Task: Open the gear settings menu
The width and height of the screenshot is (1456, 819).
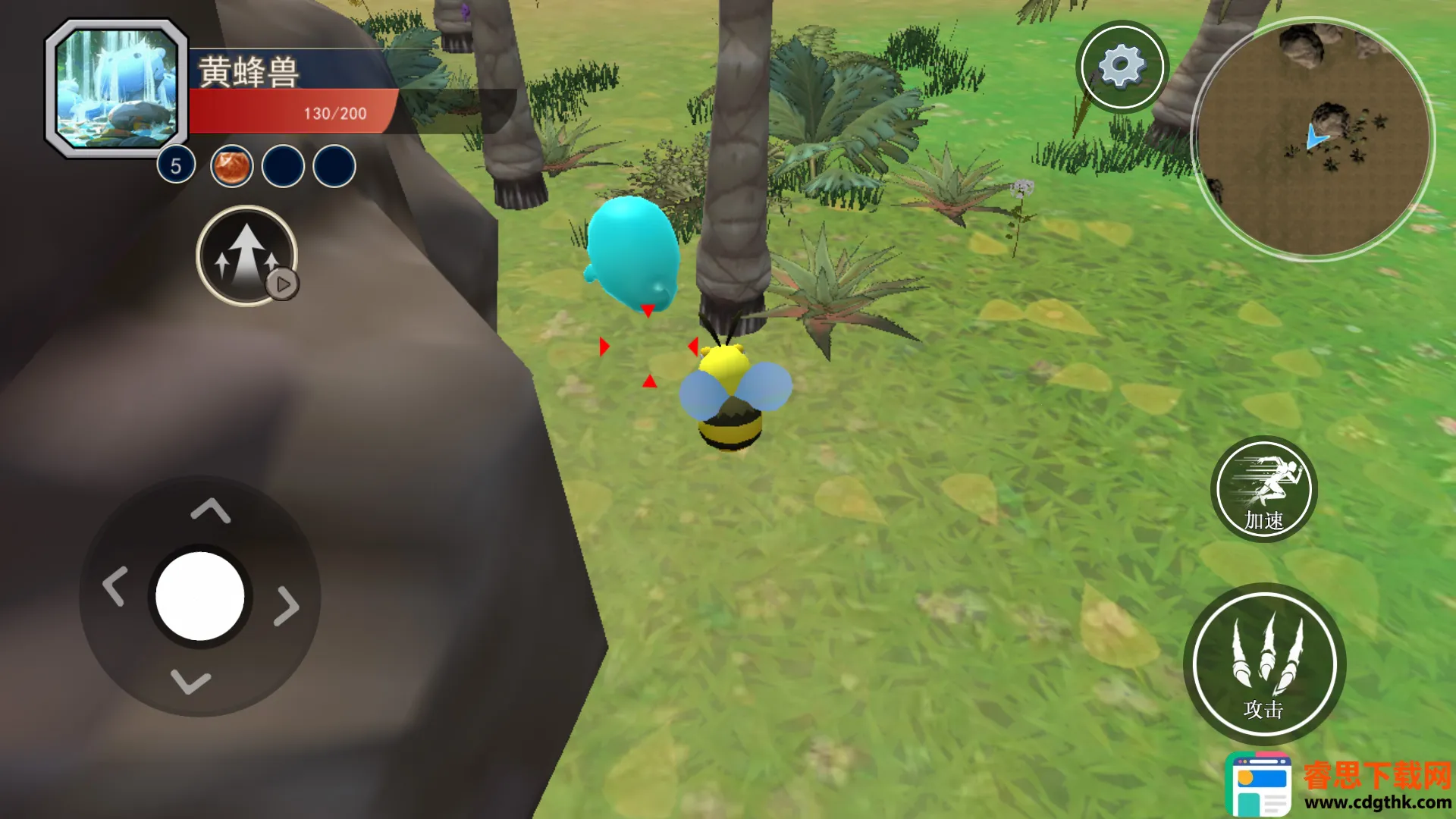Action: [x=1122, y=66]
